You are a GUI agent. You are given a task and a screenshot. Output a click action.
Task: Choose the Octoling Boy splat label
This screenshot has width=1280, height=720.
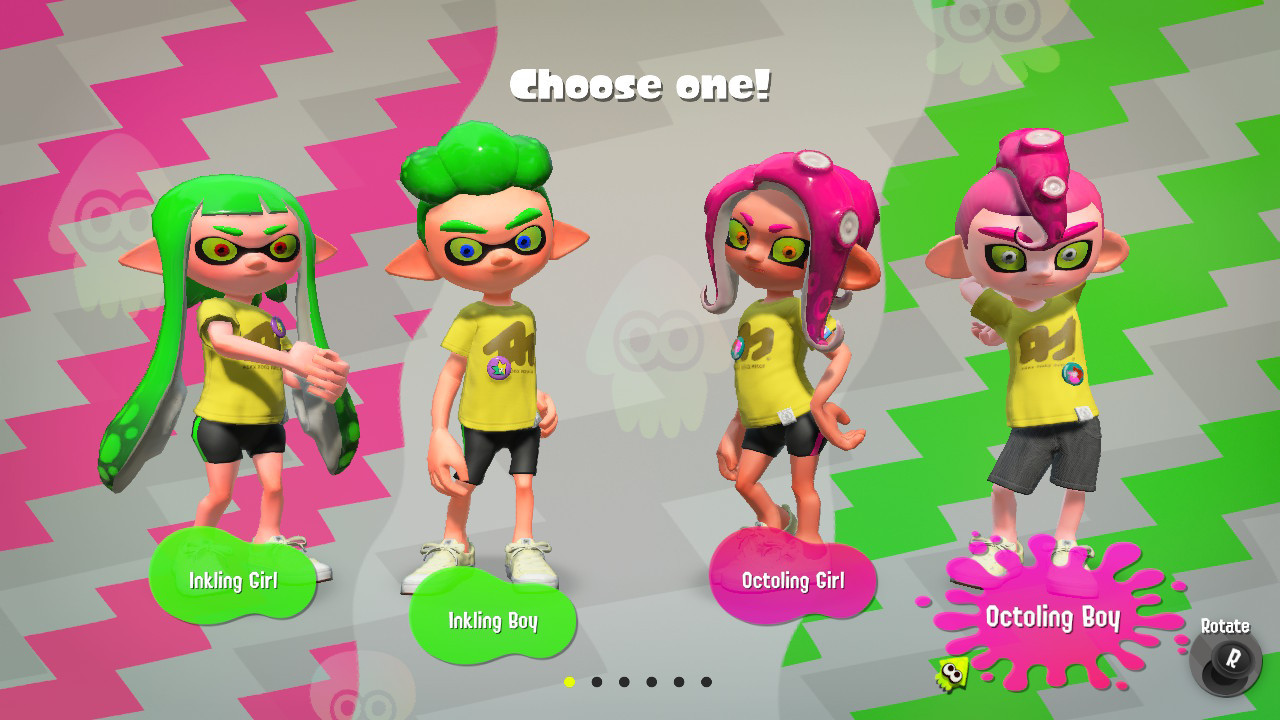(x=1052, y=618)
